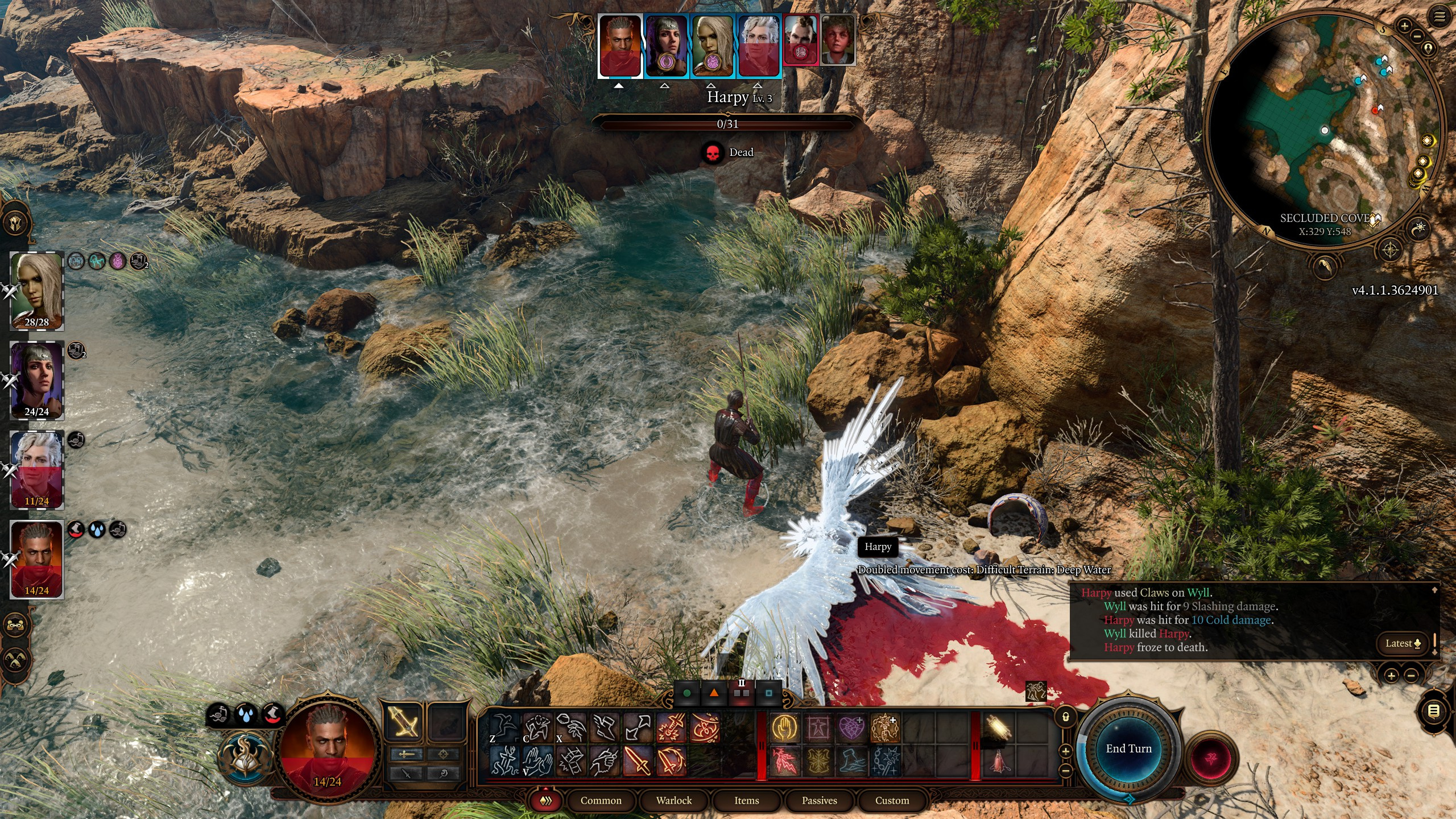Open the main menu hamburger button
Viewport: 1456px width, 819px height.
1440,17
